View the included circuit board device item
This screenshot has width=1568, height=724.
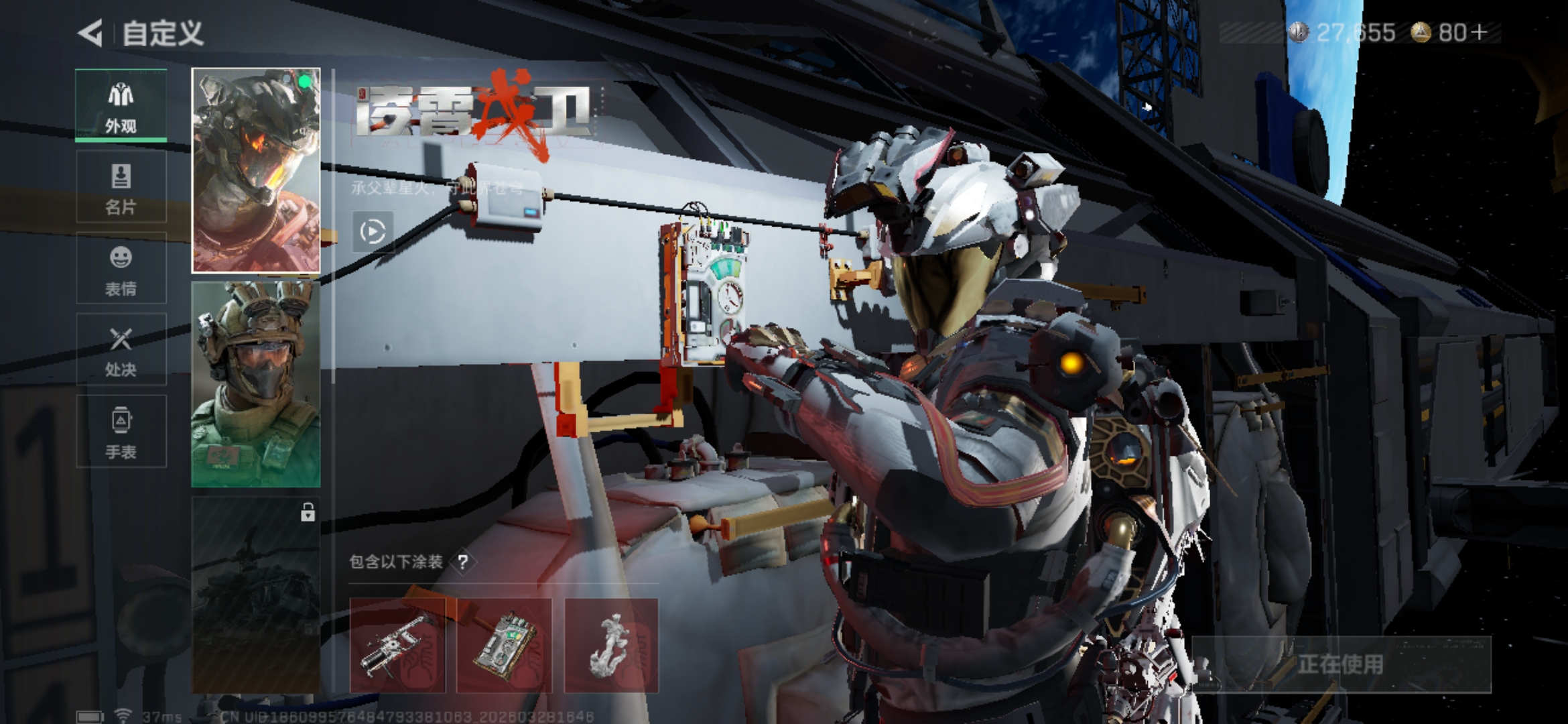[x=505, y=646]
